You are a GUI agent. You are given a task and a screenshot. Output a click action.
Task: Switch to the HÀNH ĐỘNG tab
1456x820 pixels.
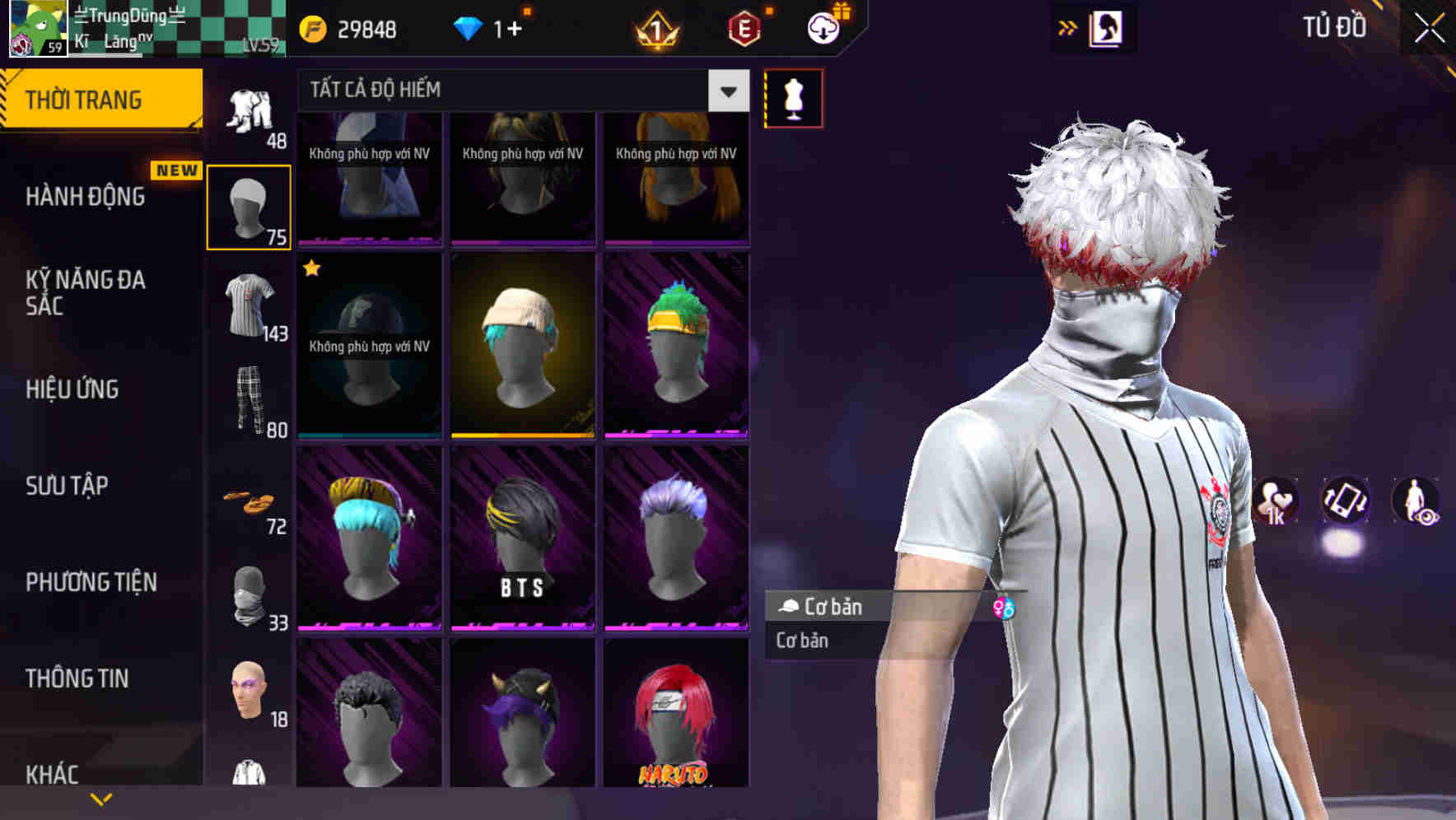point(86,196)
